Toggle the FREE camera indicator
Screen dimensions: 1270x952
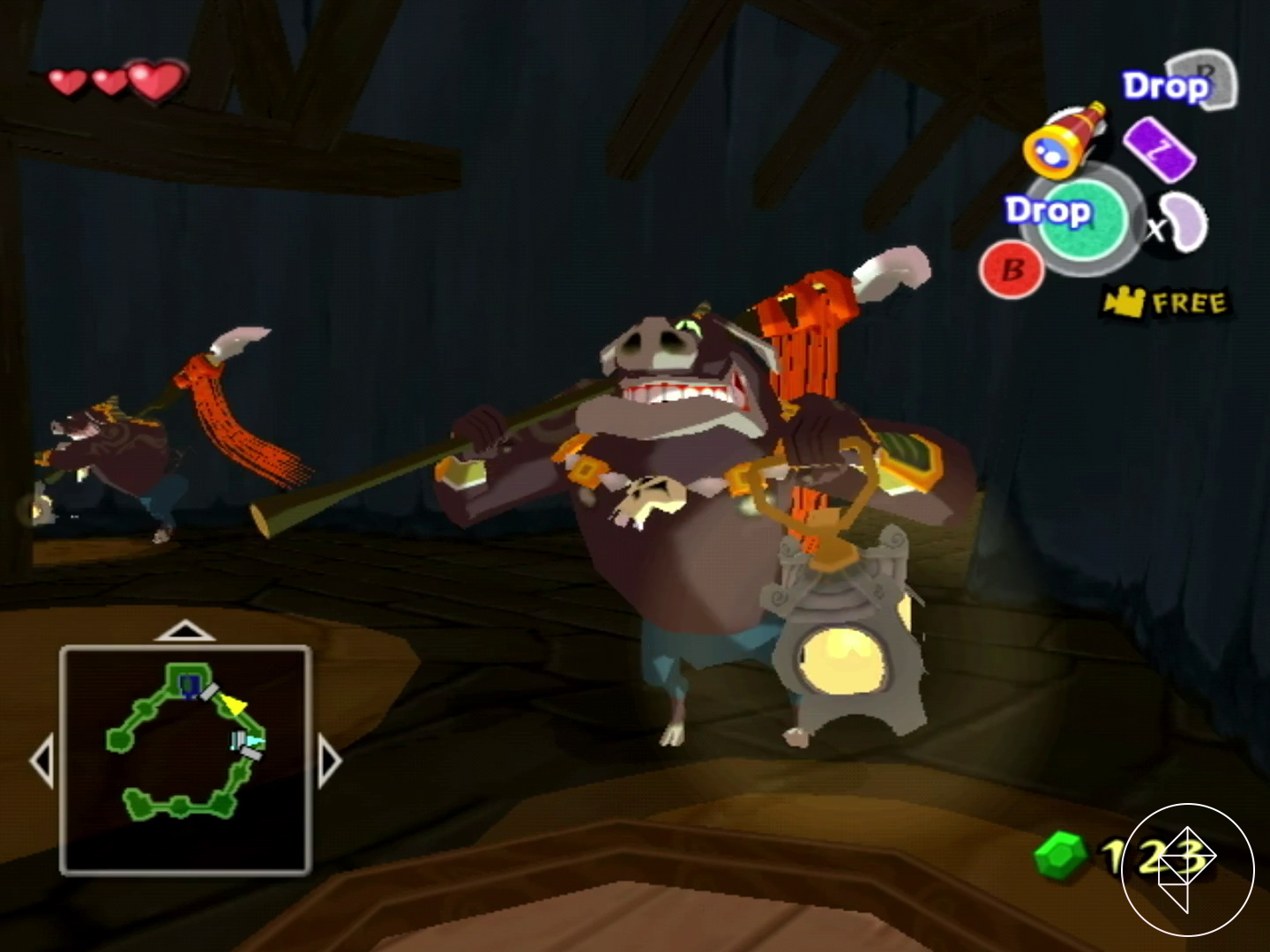1166,303
